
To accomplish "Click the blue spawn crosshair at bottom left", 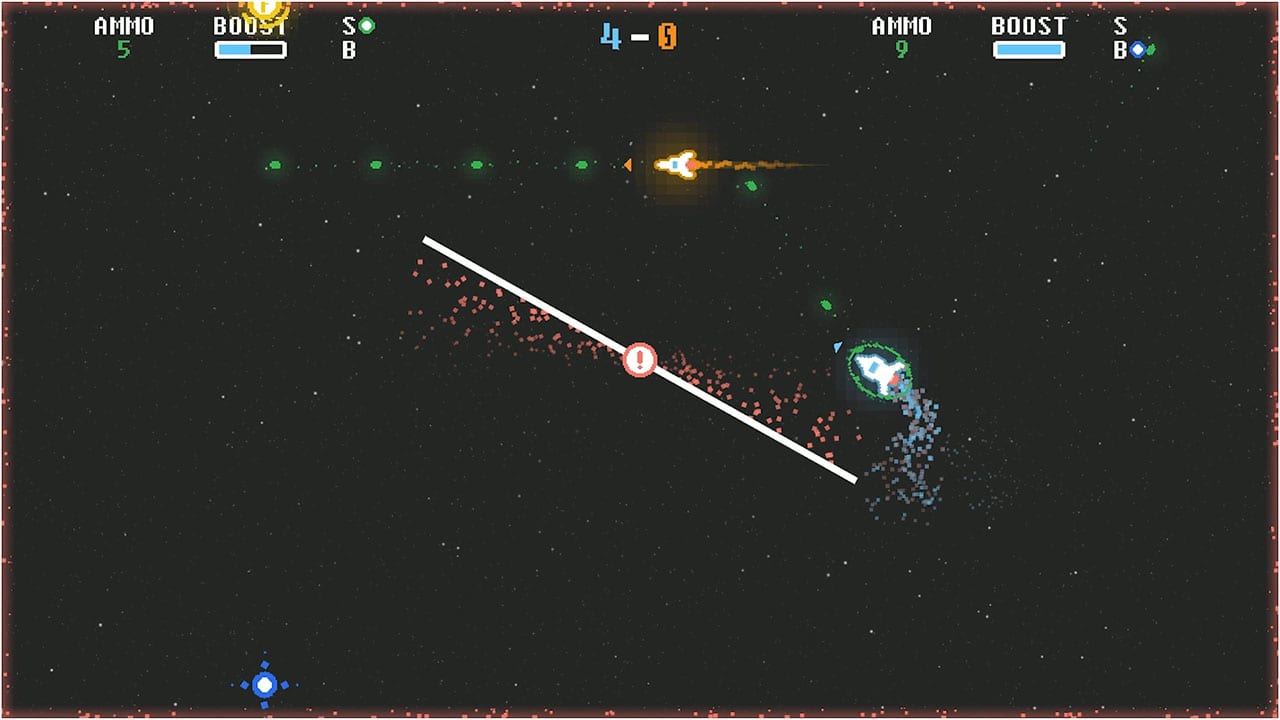I will pos(263,684).
